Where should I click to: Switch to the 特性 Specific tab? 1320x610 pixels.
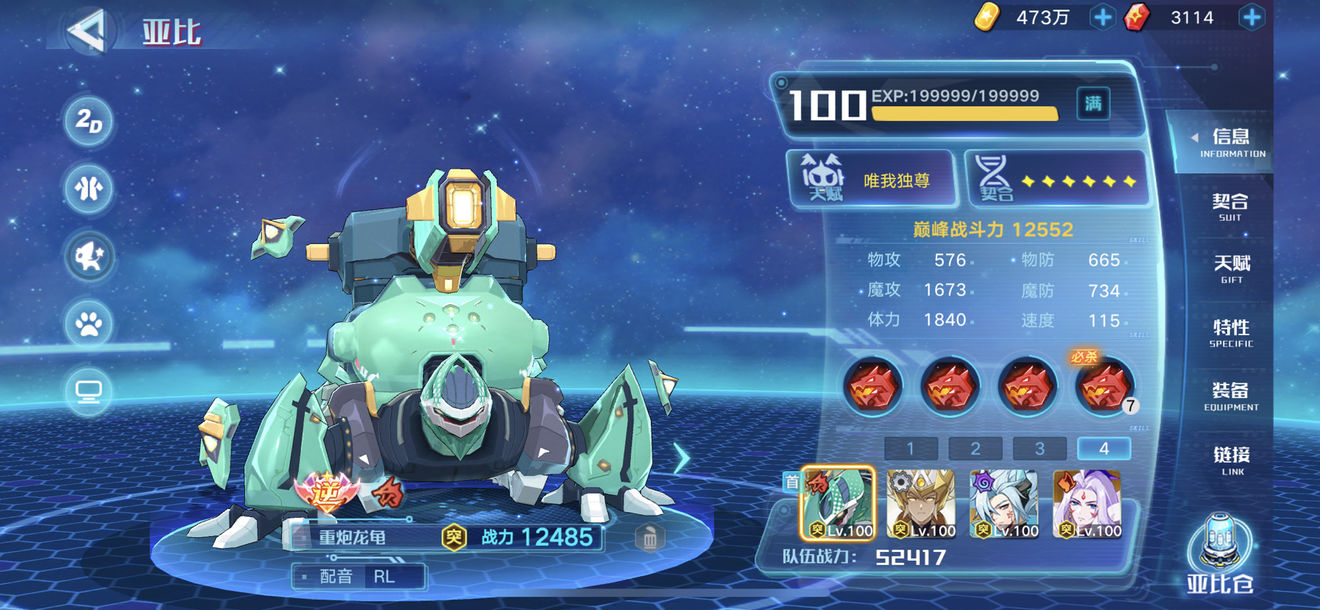click(x=1231, y=332)
